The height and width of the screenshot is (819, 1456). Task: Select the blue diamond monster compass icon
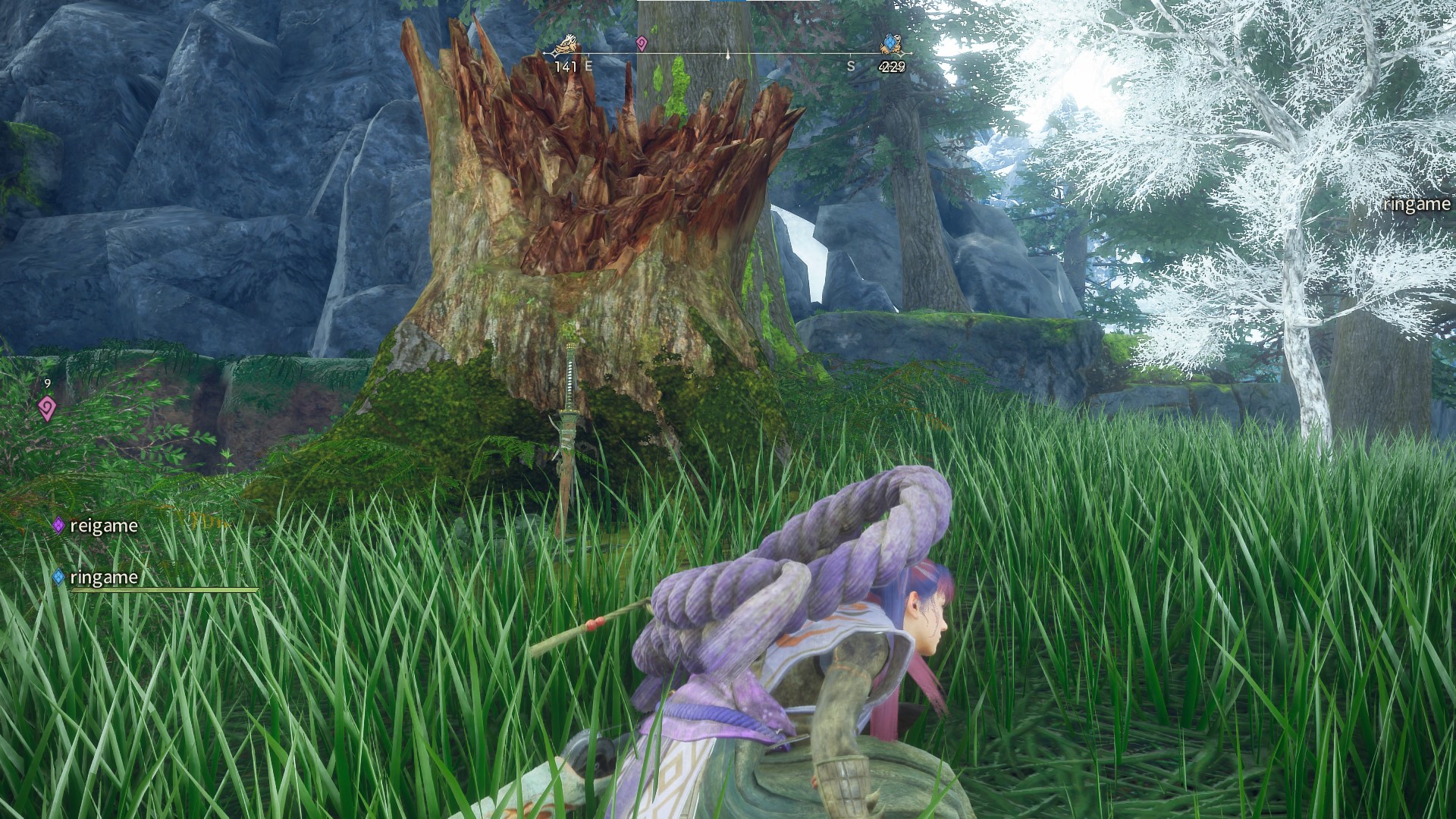point(890,45)
